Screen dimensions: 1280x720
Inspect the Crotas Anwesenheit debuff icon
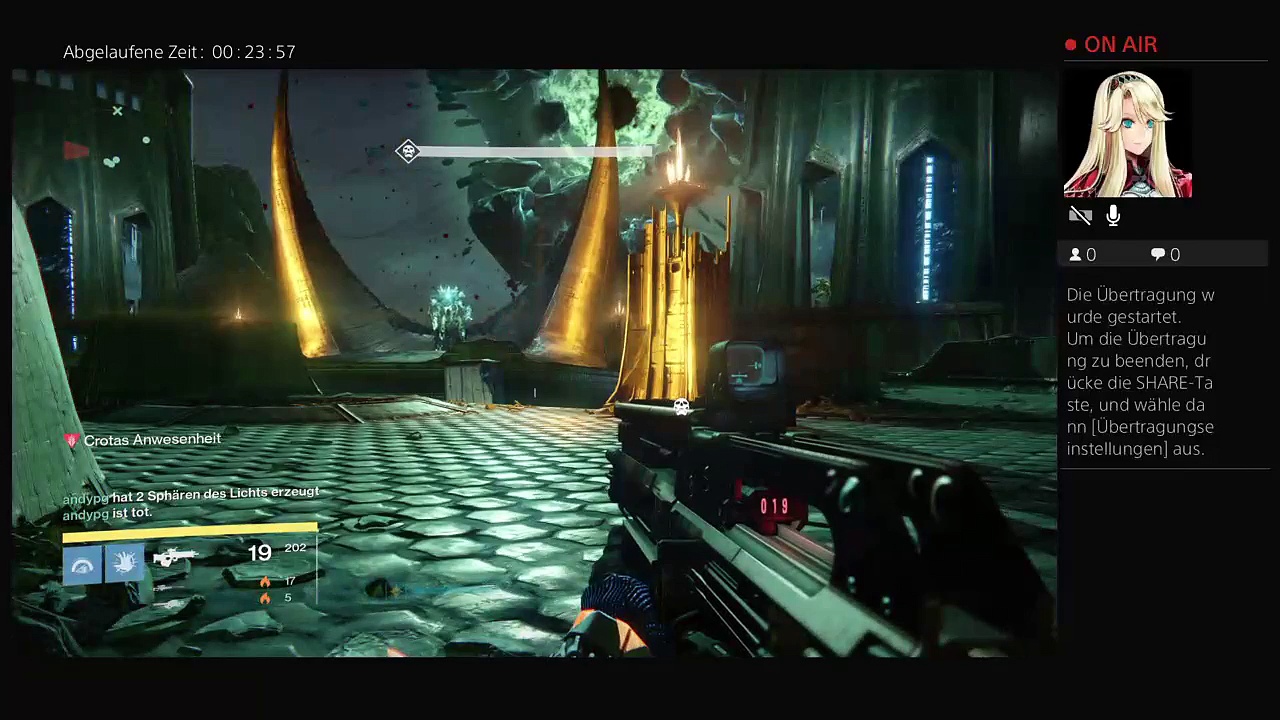coord(71,440)
